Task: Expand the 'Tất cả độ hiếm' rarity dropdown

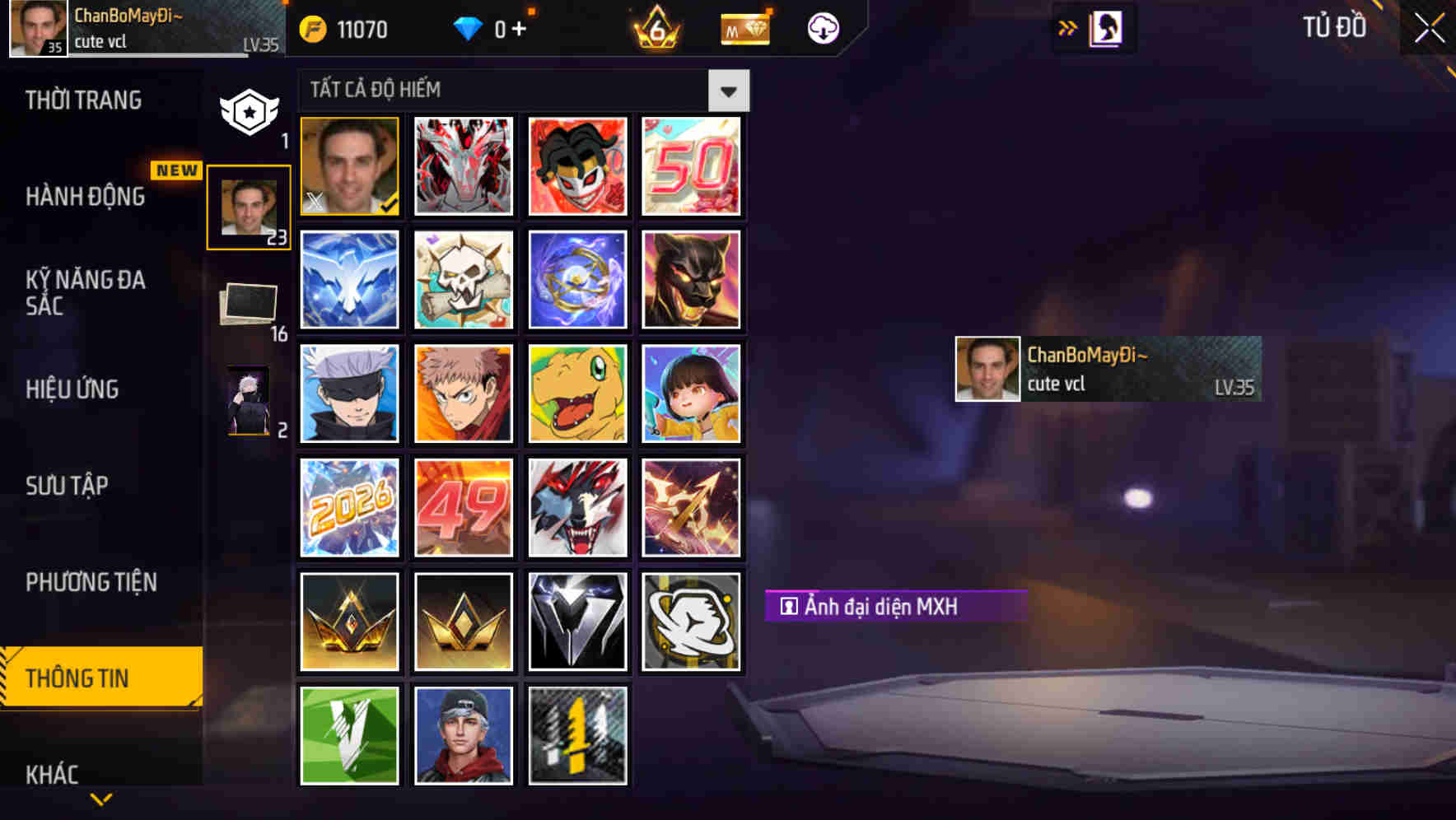Action: (x=728, y=90)
